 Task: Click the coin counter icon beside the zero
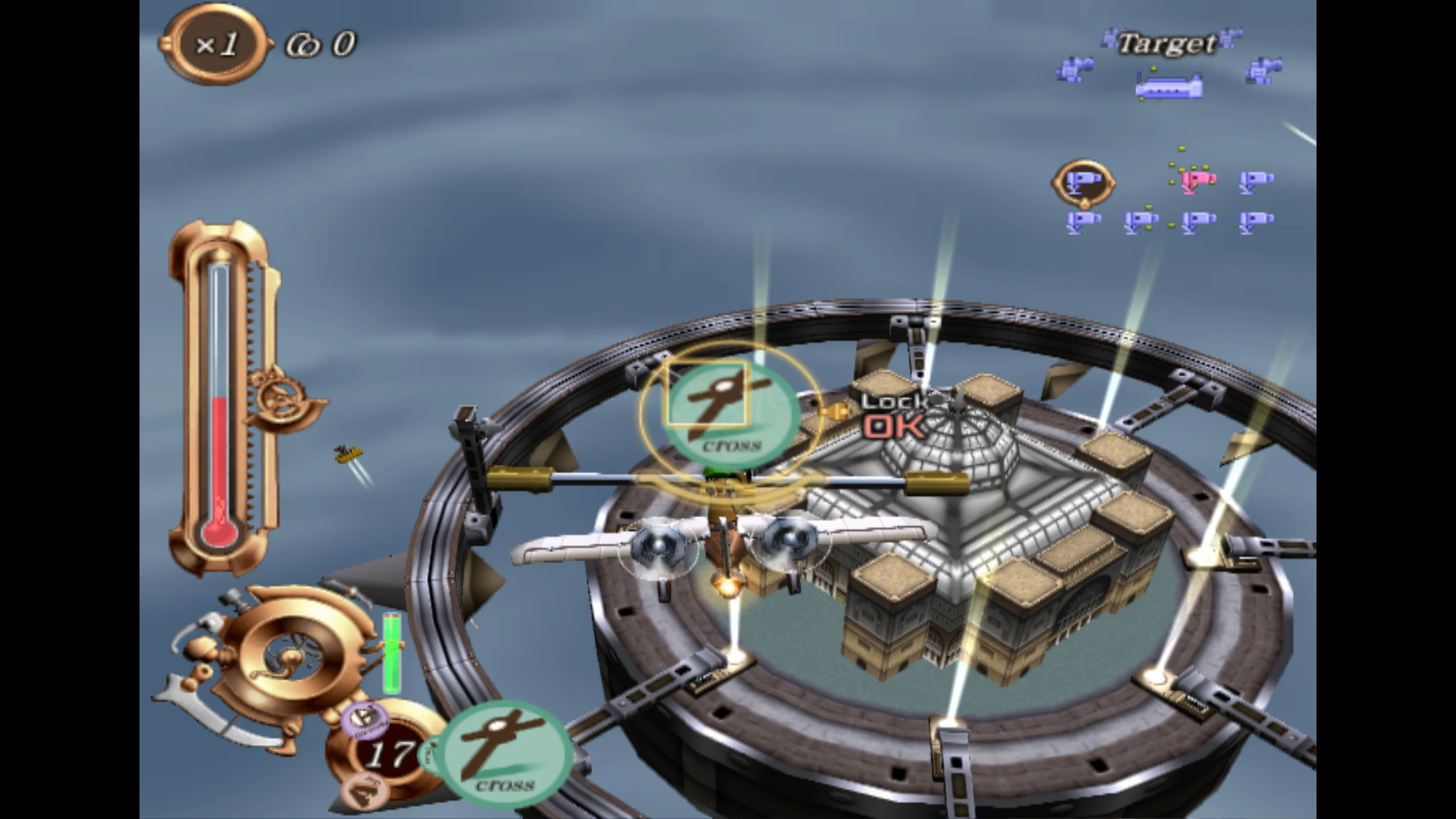point(300,44)
